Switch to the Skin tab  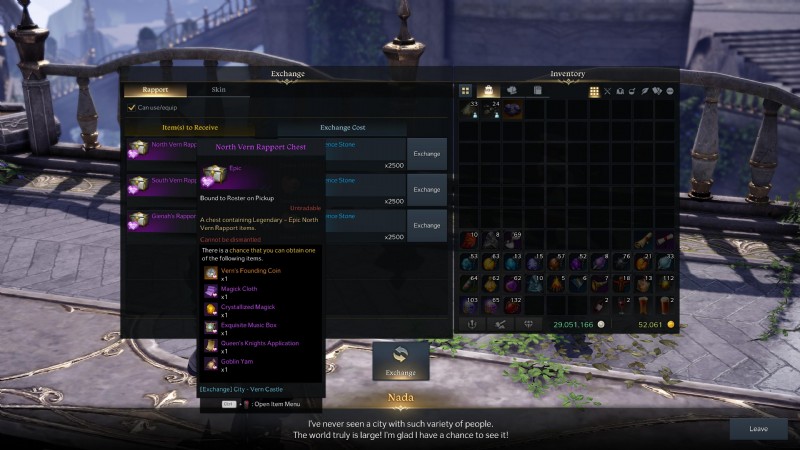pos(218,90)
